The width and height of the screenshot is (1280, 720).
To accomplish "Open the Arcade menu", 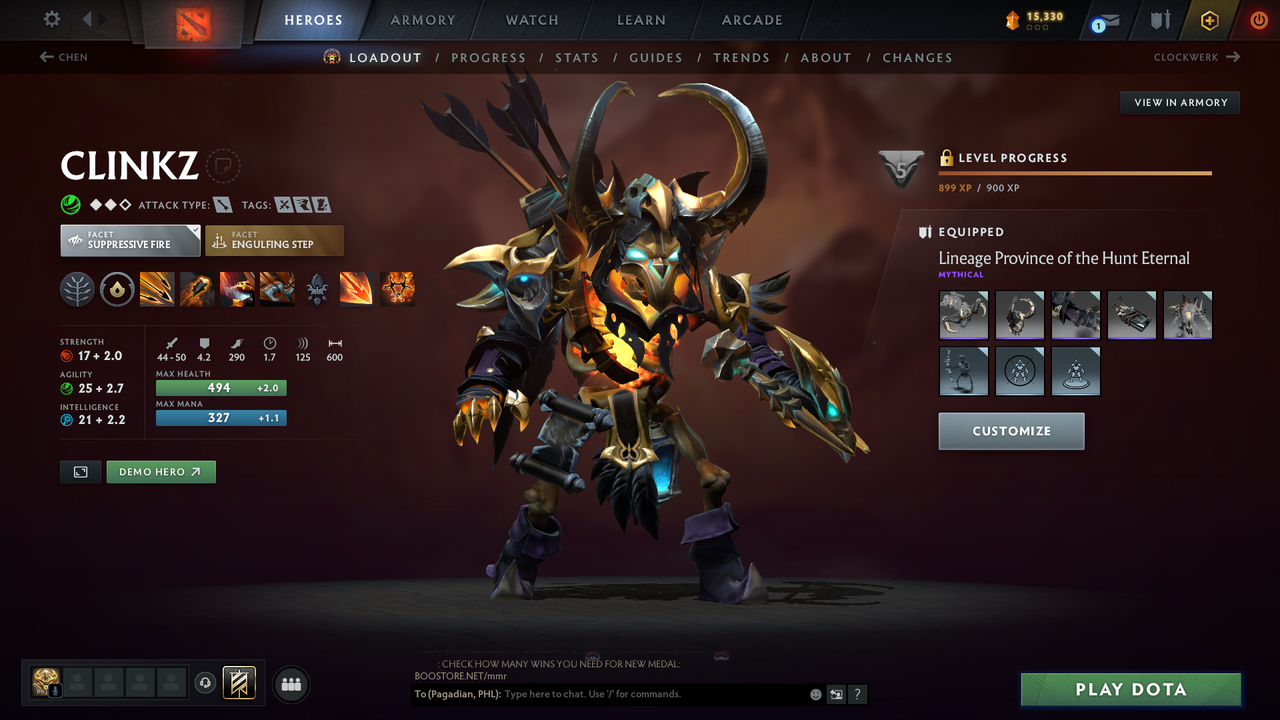I will click(x=751, y=20).
